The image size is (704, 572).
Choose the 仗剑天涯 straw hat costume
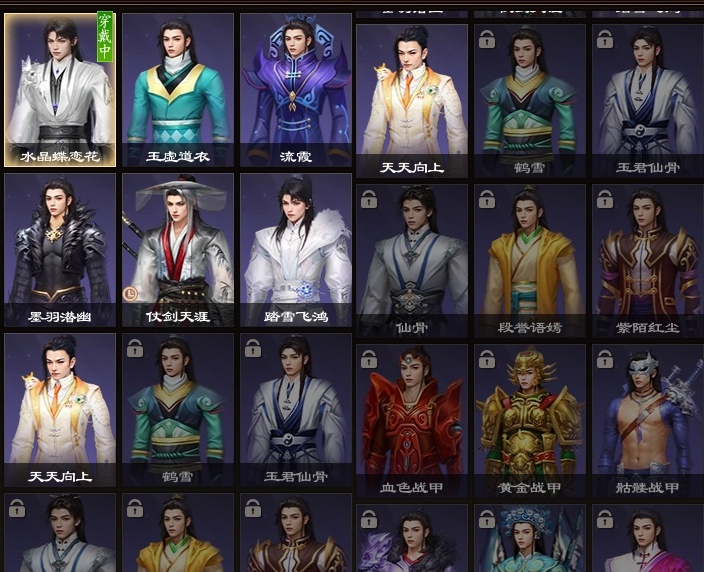[x=178, y=248]
